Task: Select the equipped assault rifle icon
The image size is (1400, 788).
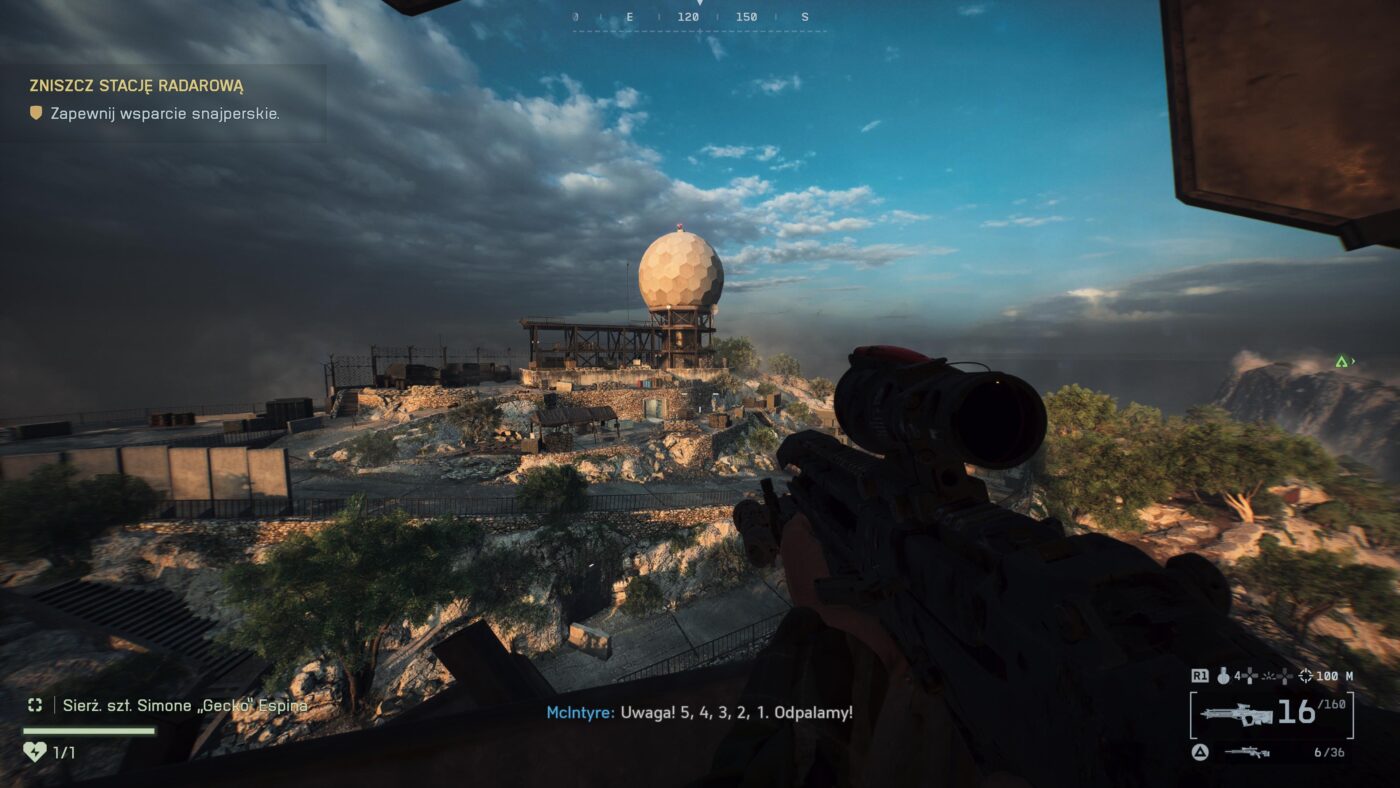Action: (1236, 714)
